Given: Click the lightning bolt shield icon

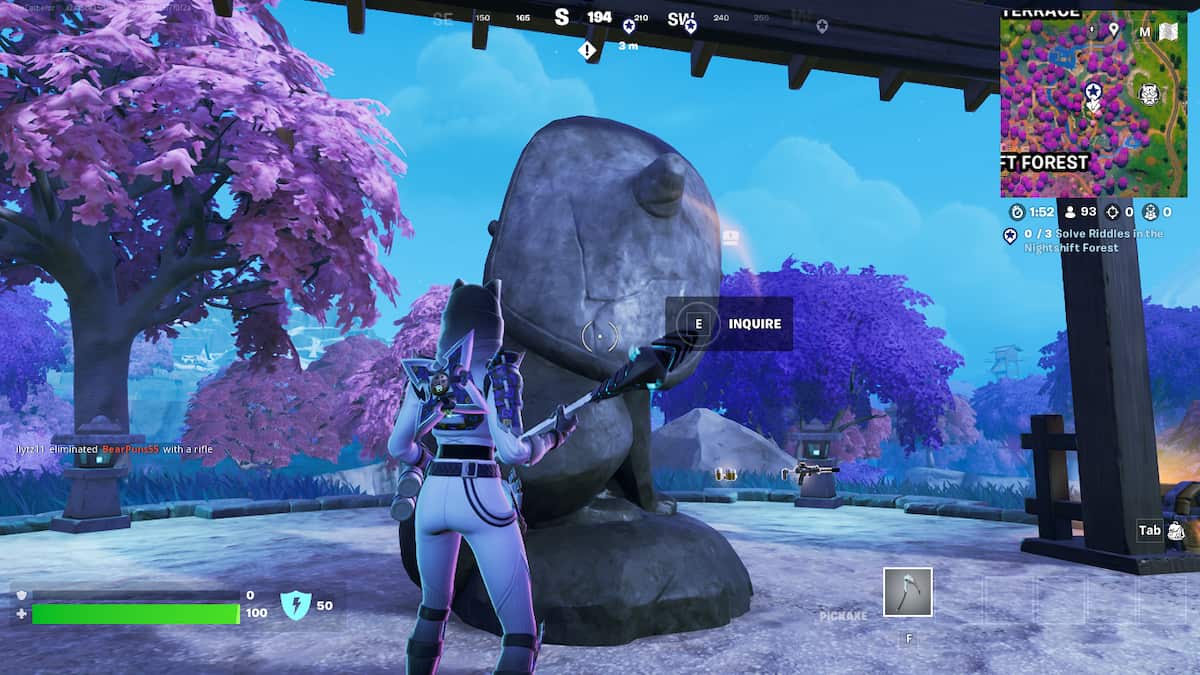Looking at the screenshot, I should pos(296,605).
